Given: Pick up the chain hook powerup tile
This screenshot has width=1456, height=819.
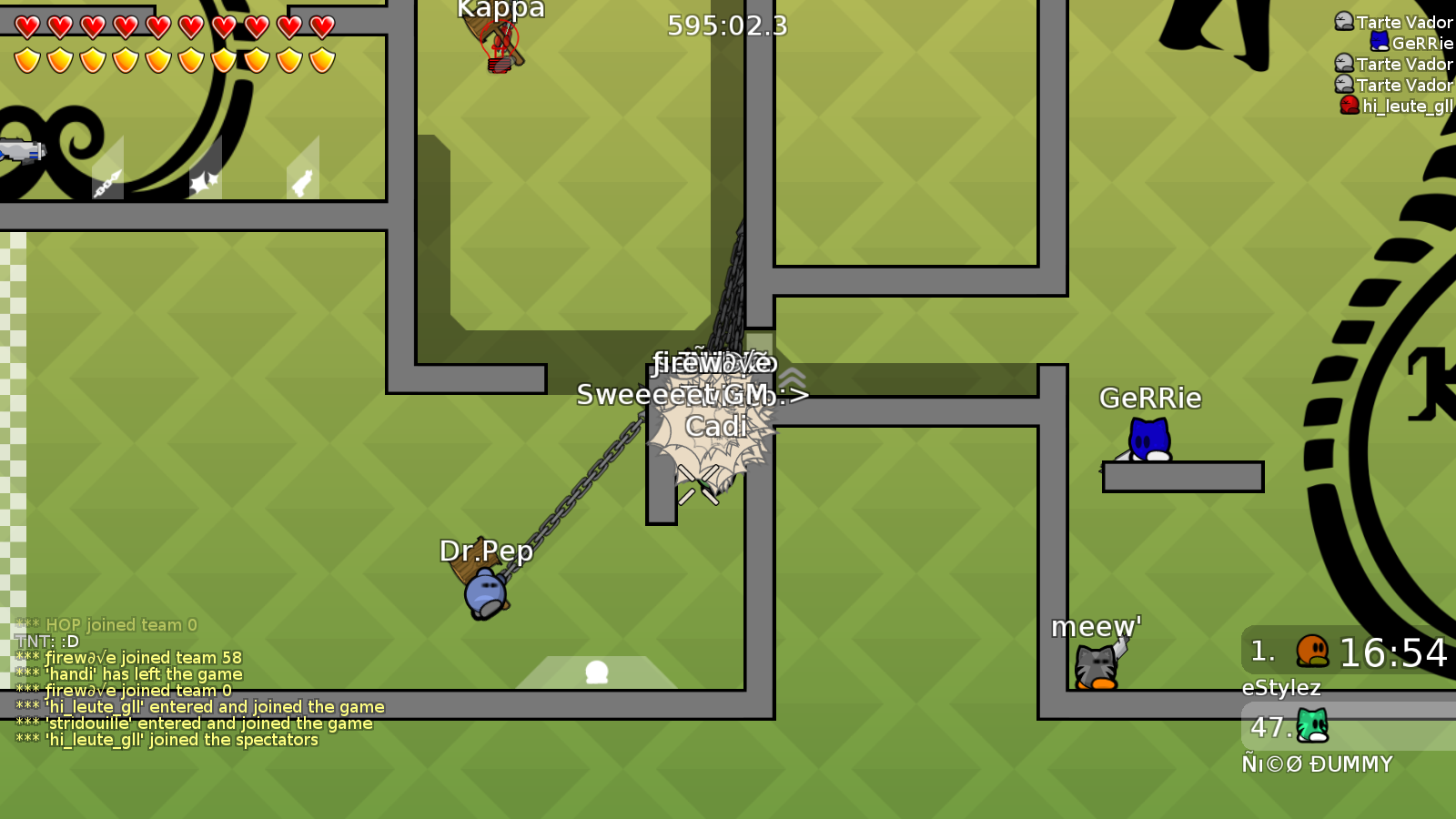Looking at the screenshot, I should [x=106, y=182].
